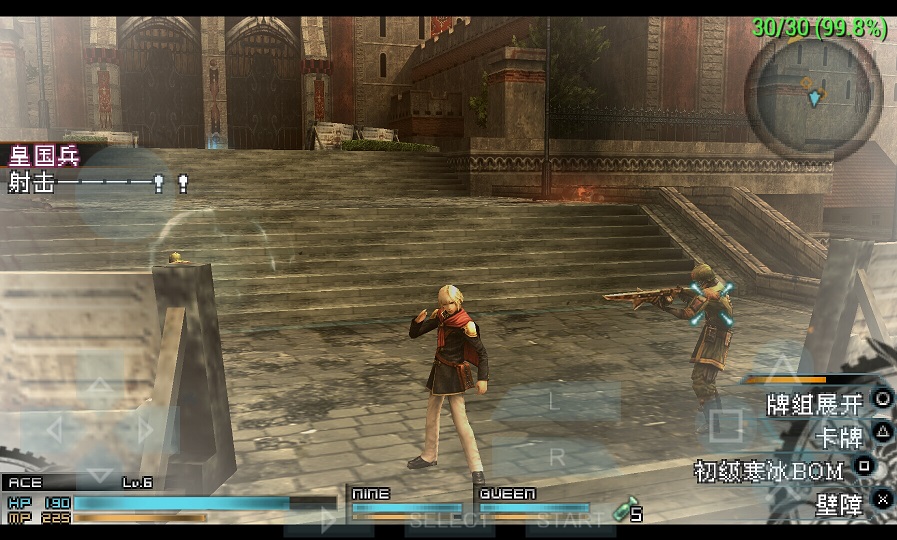Tap the D-pad down arrow
Screen dimensions: 897x540
pyautogui.click(x=100, y=472)
